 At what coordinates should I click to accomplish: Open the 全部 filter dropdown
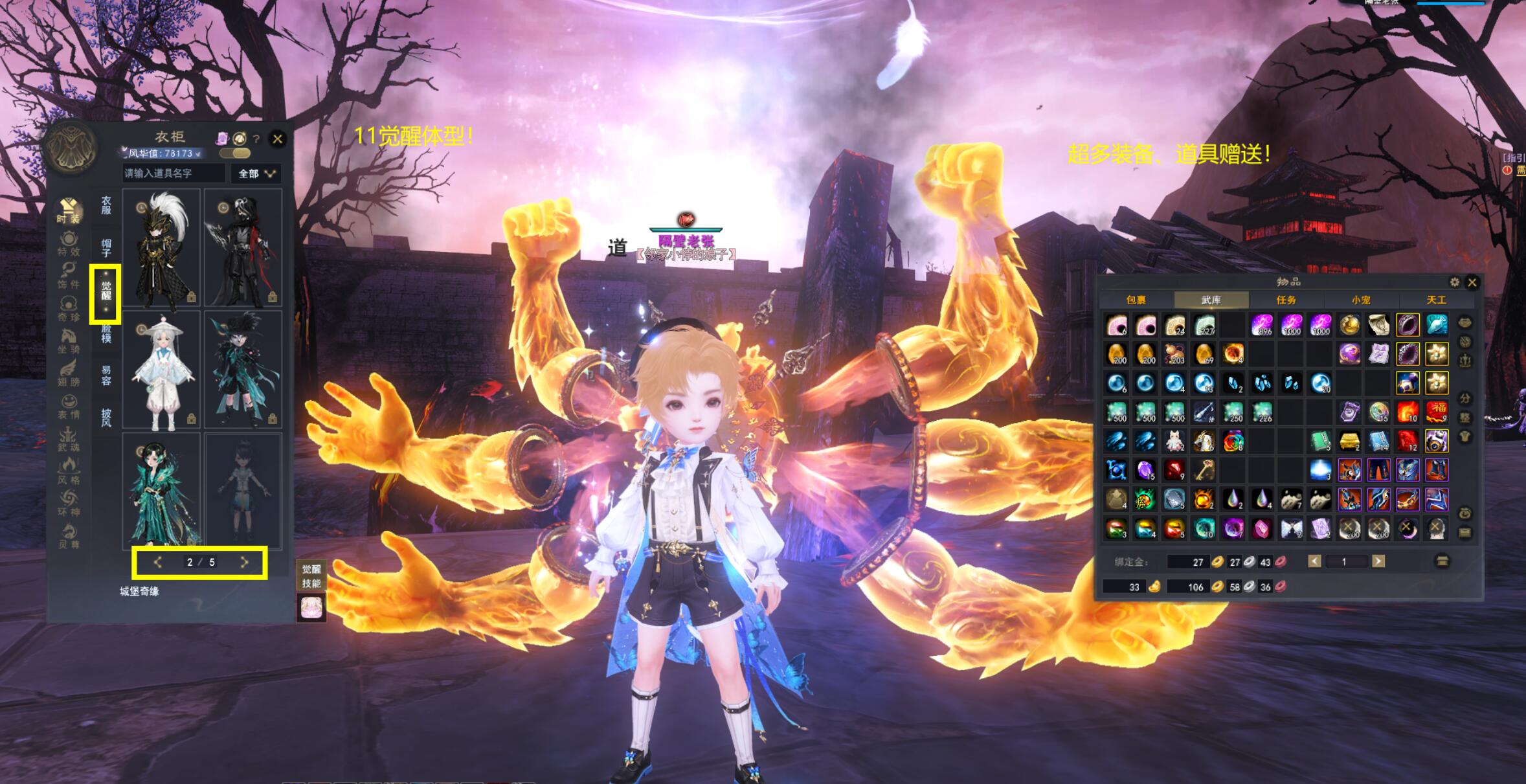256,174
